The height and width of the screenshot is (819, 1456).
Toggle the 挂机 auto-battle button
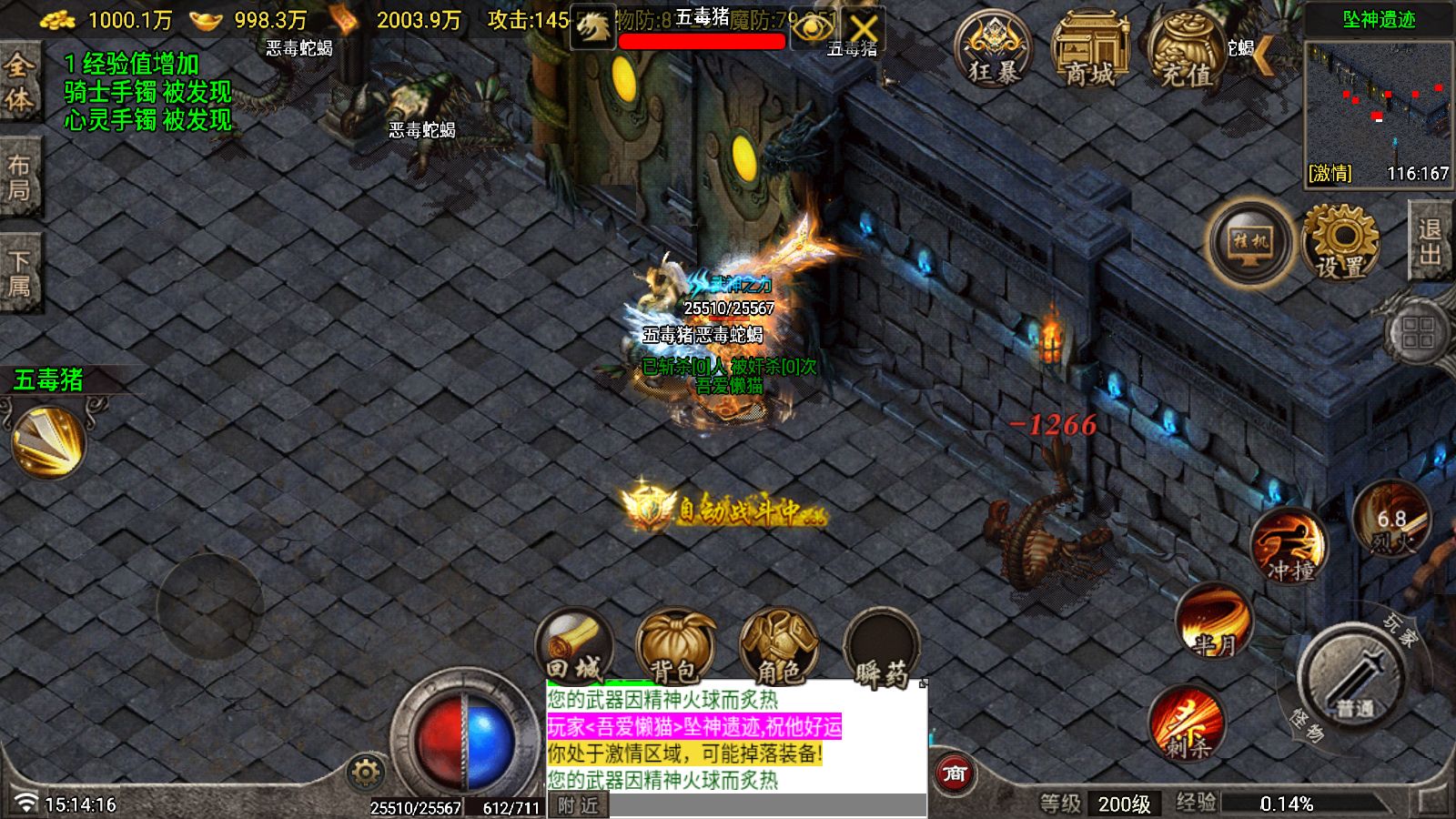(x=1250, y=241)
